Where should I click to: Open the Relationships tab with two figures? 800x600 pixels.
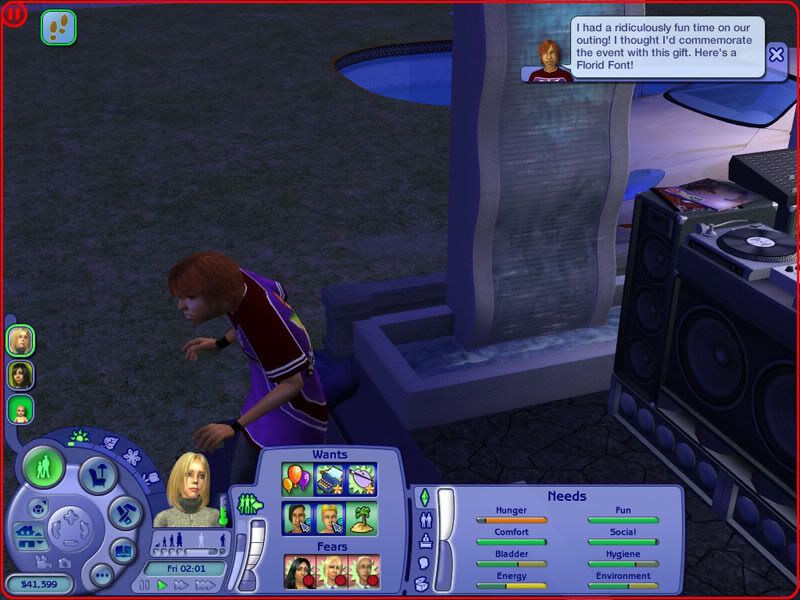[x=423, y=520]
